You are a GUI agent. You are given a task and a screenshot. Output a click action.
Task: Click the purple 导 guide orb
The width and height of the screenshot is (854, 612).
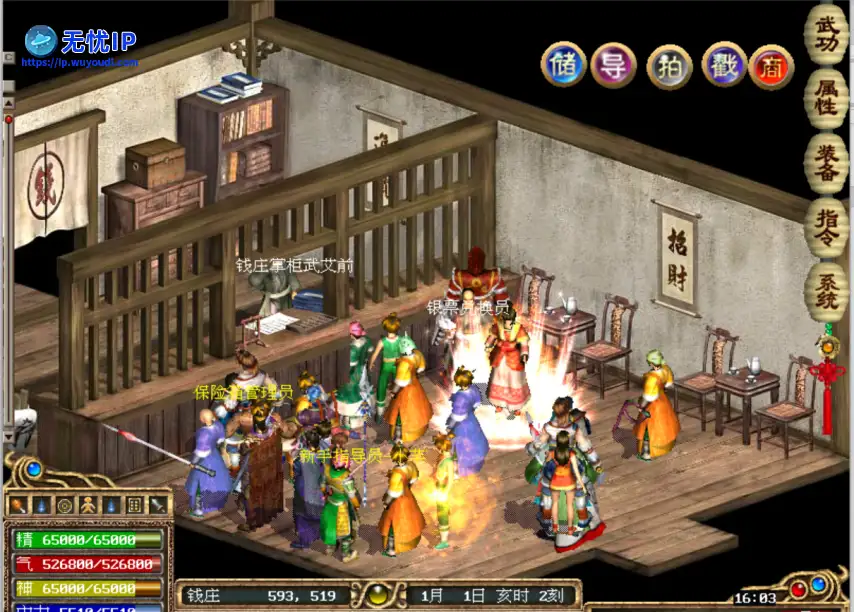click(613, 65)
